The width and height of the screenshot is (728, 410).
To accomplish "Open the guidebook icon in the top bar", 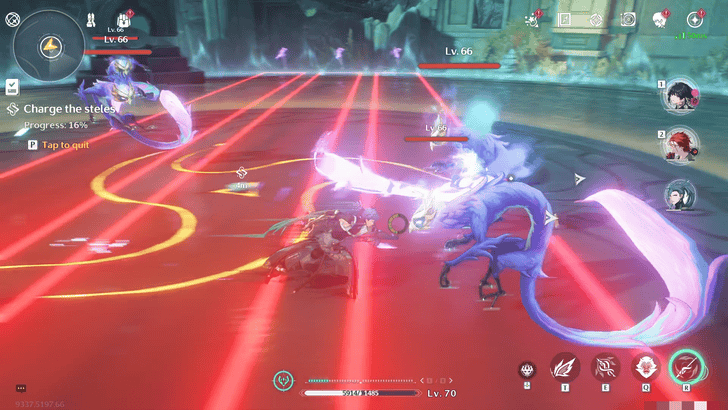I will click(x=565, y=19).
